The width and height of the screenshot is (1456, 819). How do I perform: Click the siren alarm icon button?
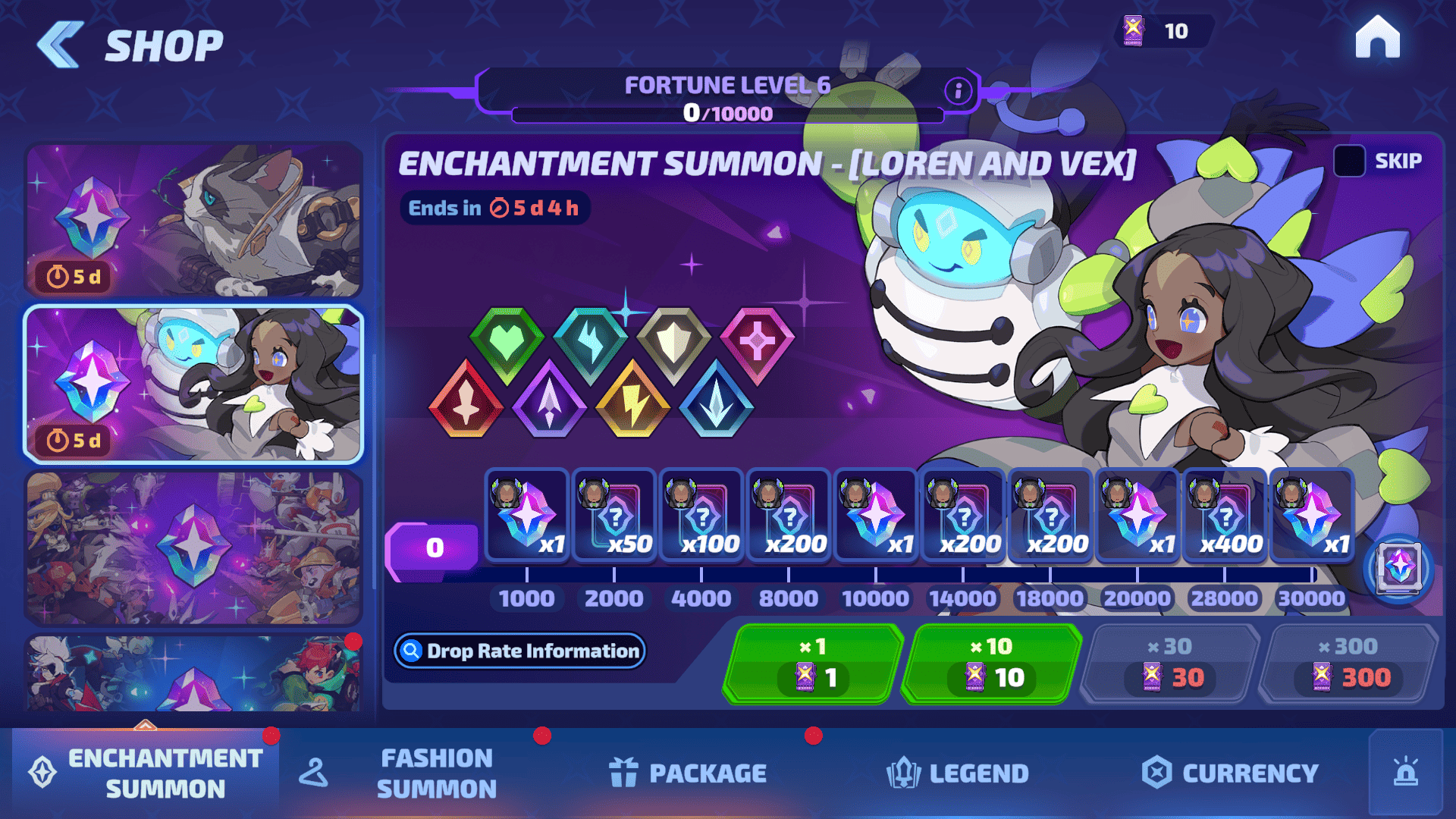[x=1405, y=772]
